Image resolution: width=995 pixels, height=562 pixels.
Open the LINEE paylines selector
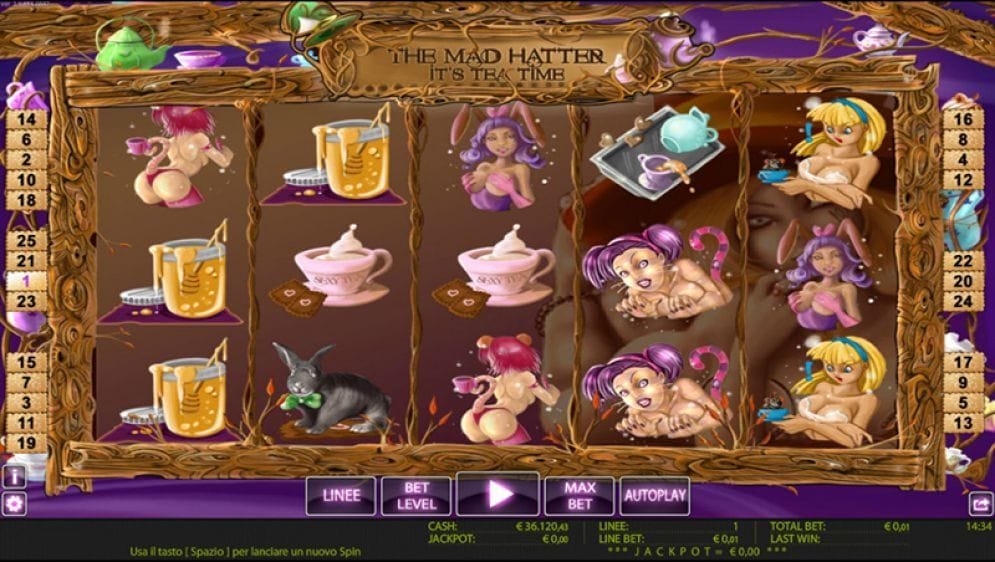[x=340, y=495]
